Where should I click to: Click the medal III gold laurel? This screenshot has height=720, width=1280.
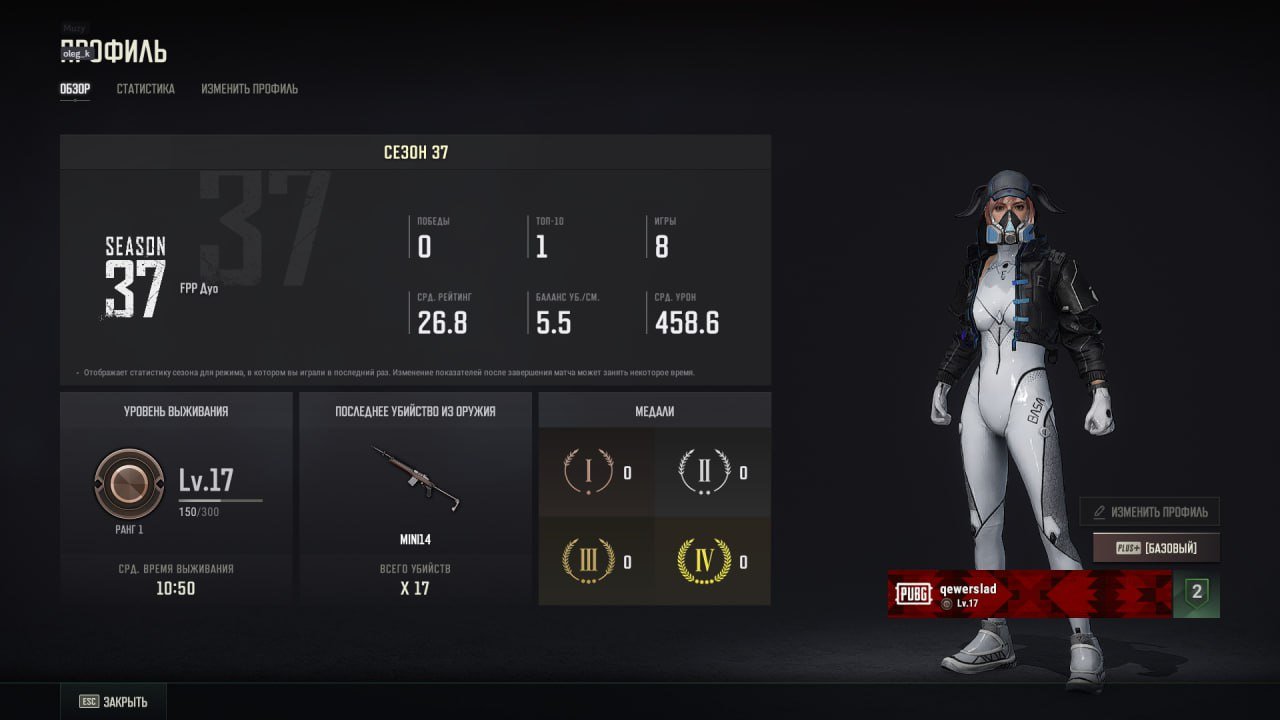pyautogui.click(x=588, y=561)
